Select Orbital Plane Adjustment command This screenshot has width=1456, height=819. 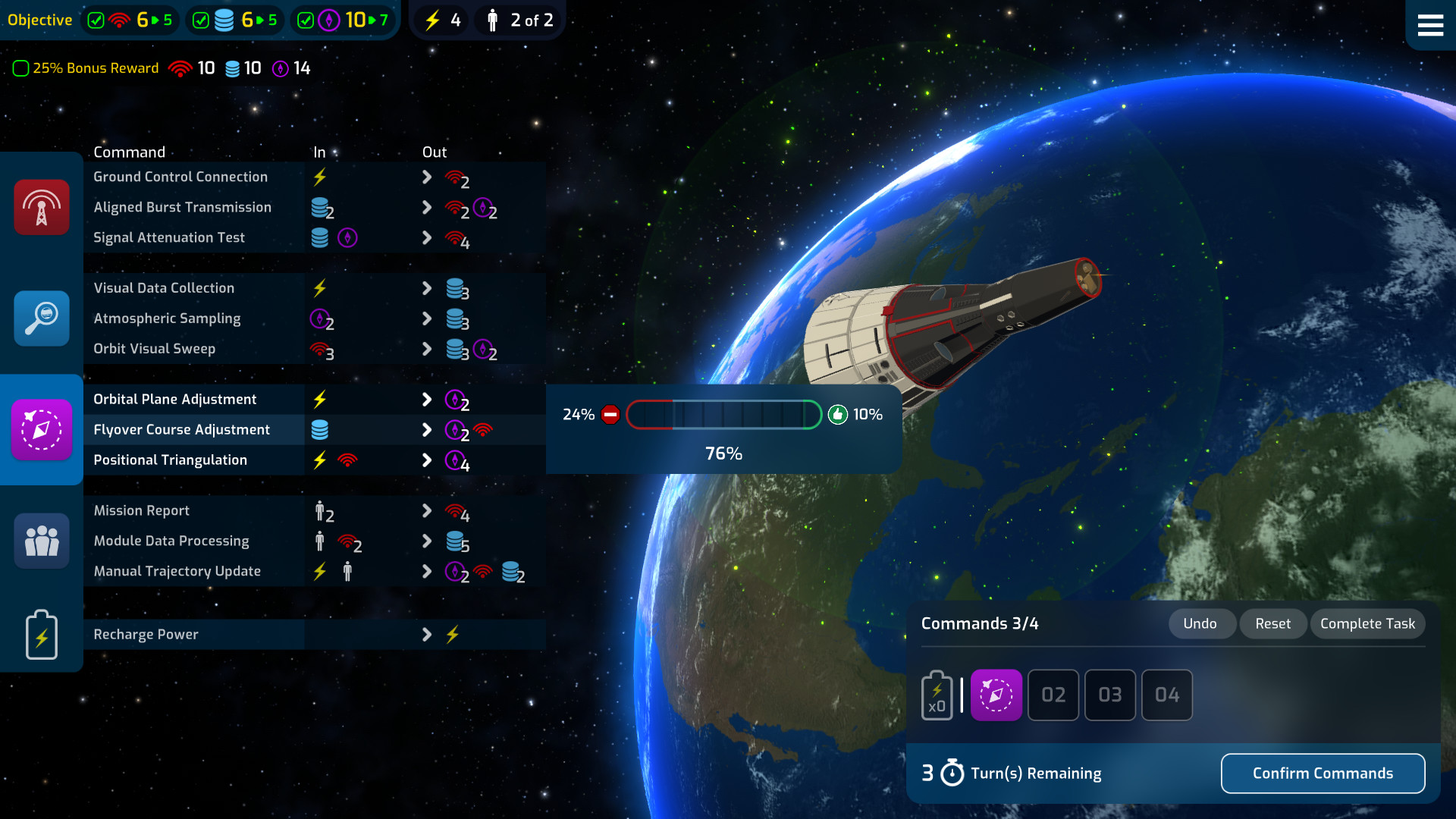pyautogui.click(x=175, y=400)
